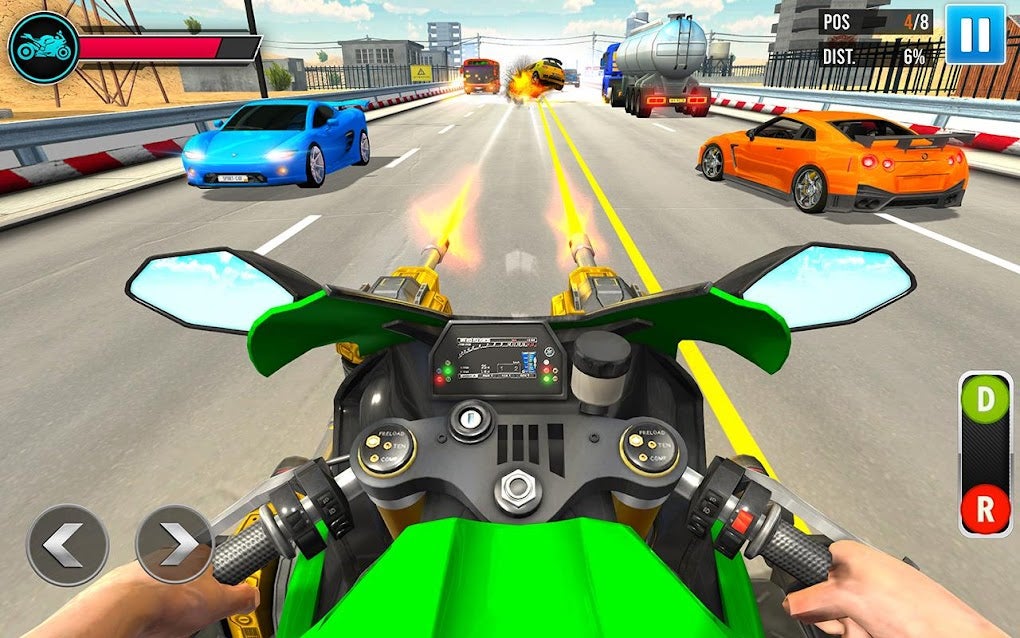Shift into Reverse with the red R button

click(985, 508)
